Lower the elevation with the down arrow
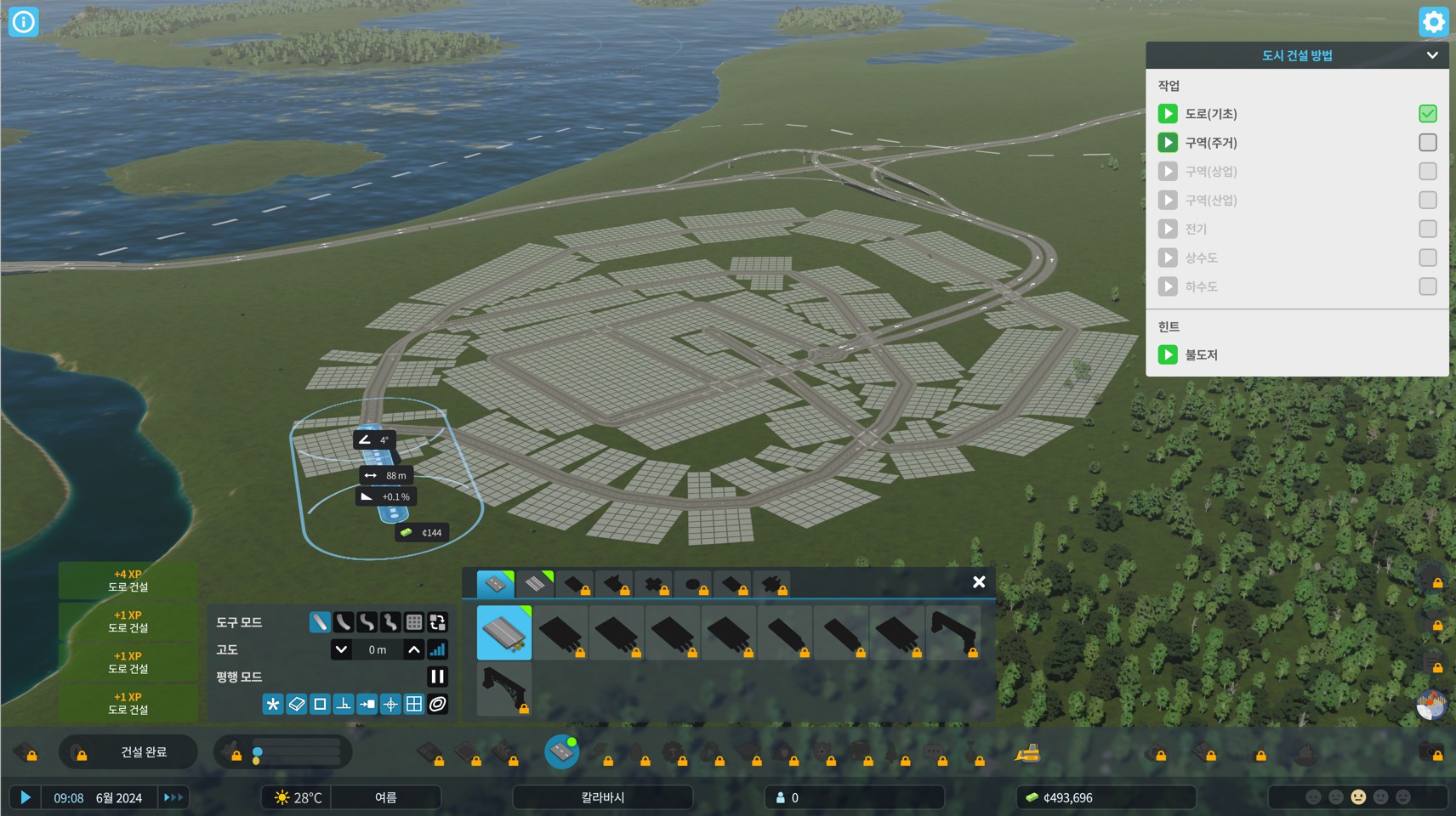This screenshot has width=1456, height=816. 341,649
